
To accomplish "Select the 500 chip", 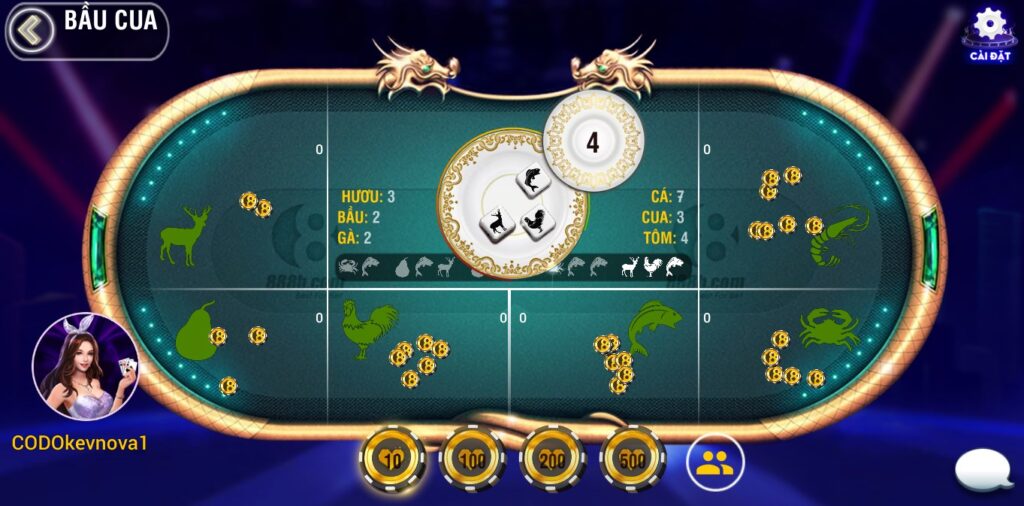I will 632,460.
